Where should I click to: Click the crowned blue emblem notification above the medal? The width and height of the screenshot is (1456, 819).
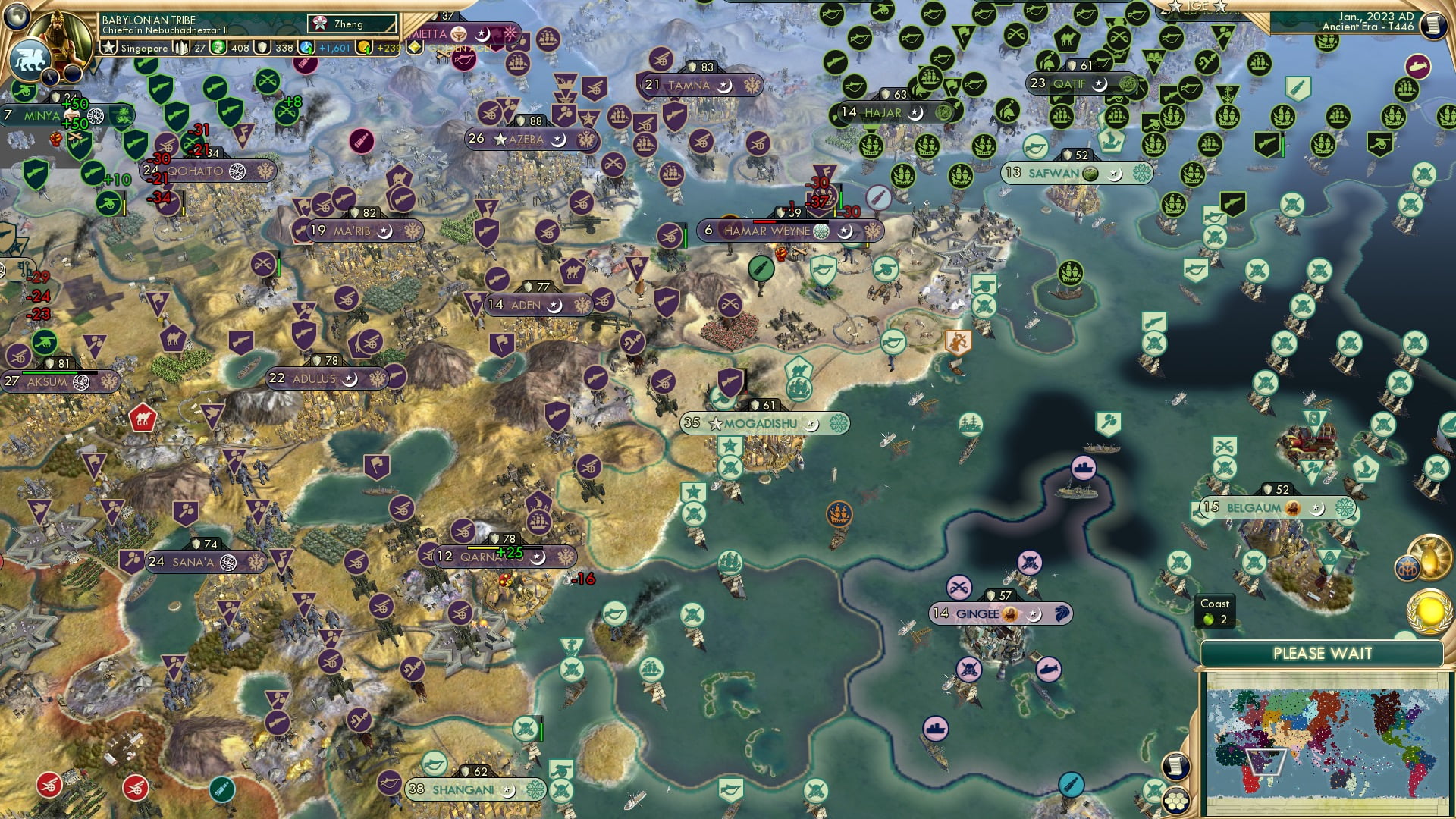click(x=1407, y=567)
